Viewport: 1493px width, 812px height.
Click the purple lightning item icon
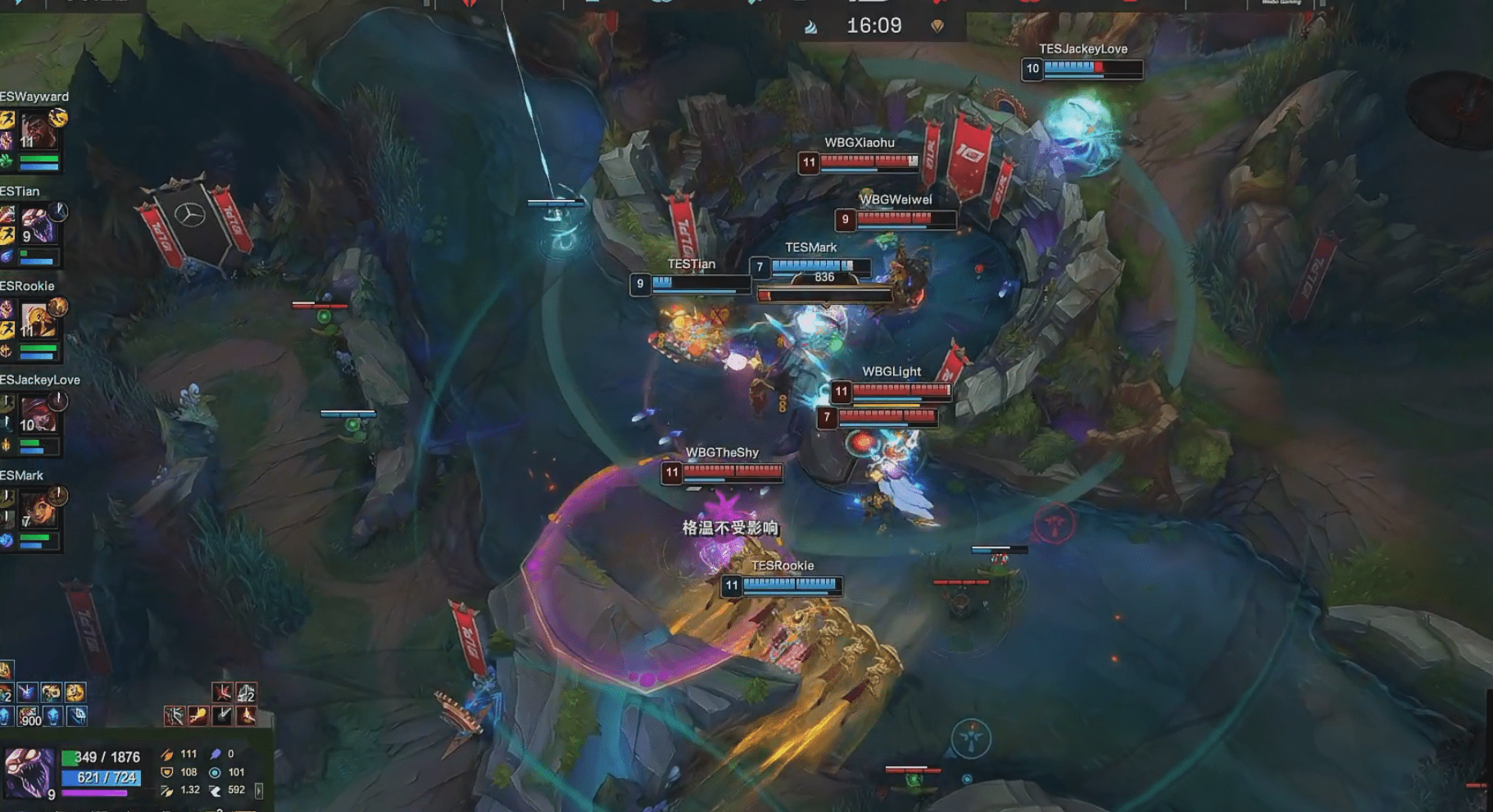click(27, 693)
